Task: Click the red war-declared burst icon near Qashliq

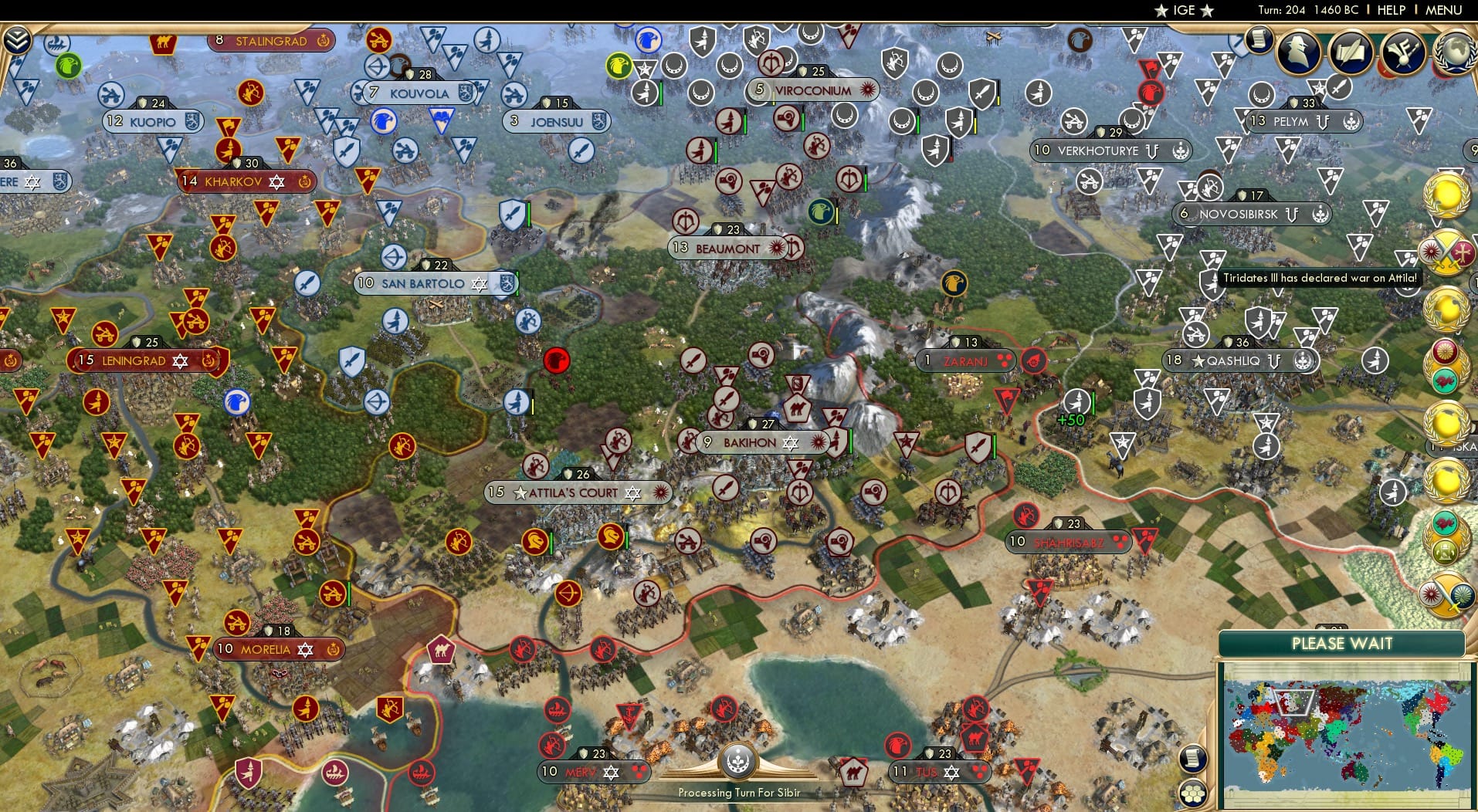Action: pos(1034,360)
